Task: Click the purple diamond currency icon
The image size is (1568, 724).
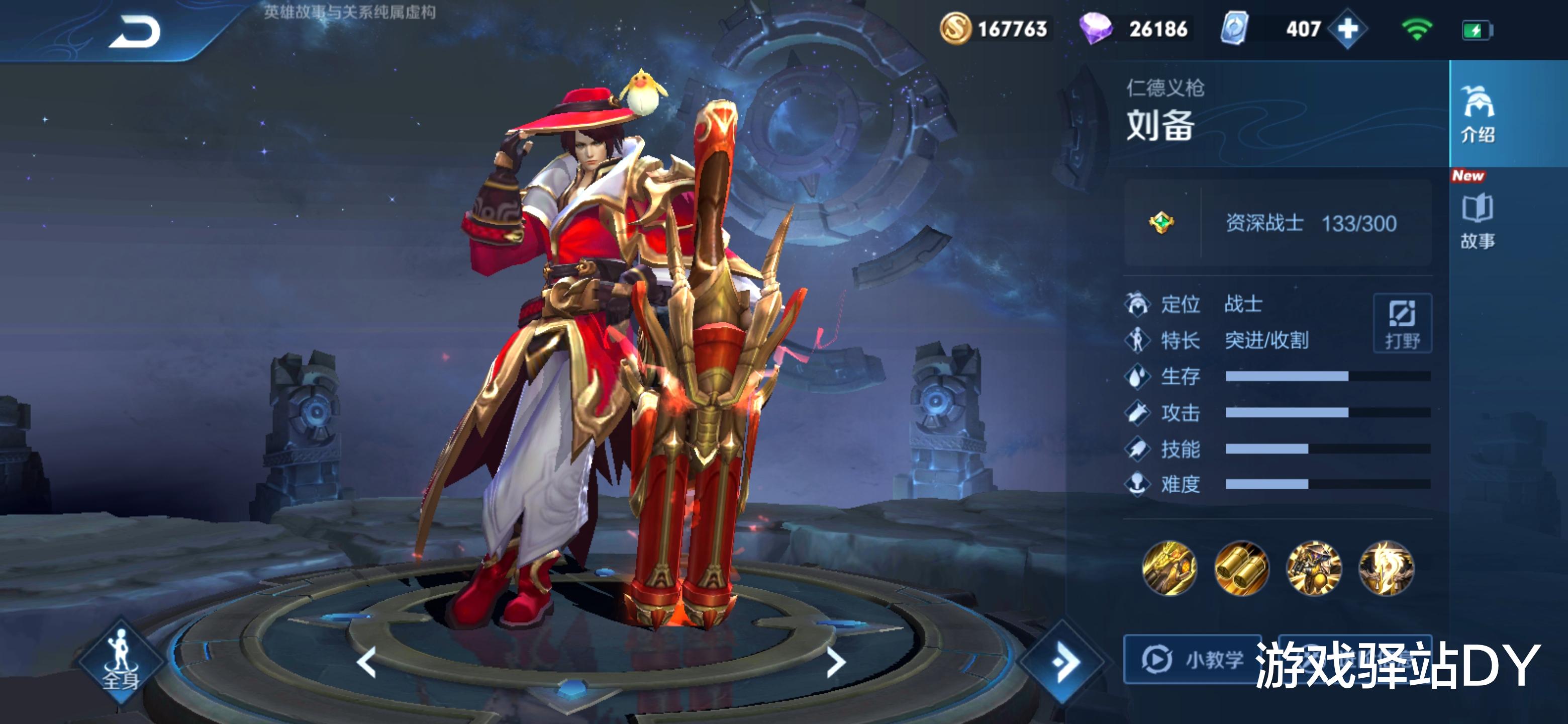Action: point(1095,29)
